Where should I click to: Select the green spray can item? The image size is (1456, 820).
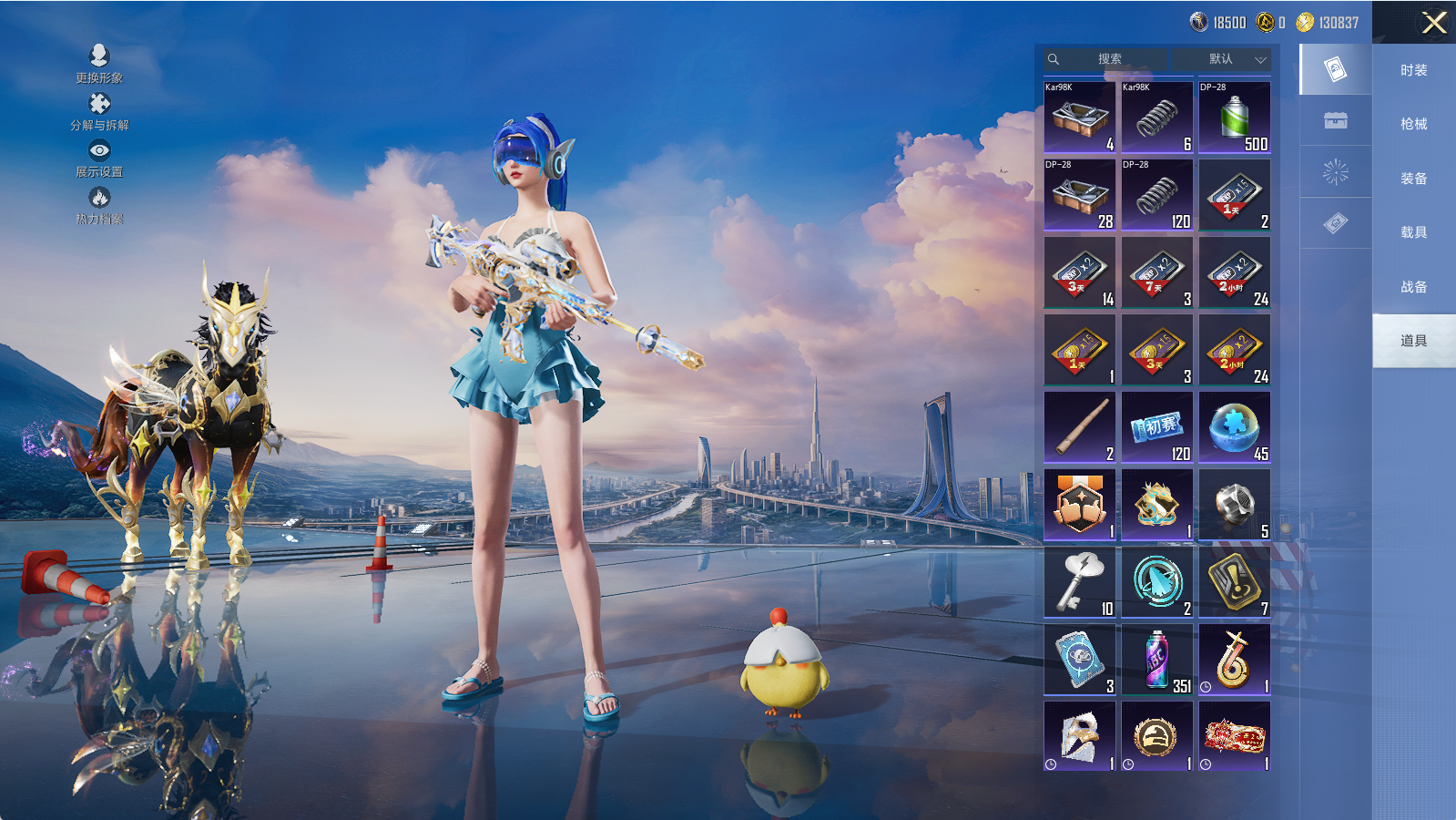[x=1234, y=117]
